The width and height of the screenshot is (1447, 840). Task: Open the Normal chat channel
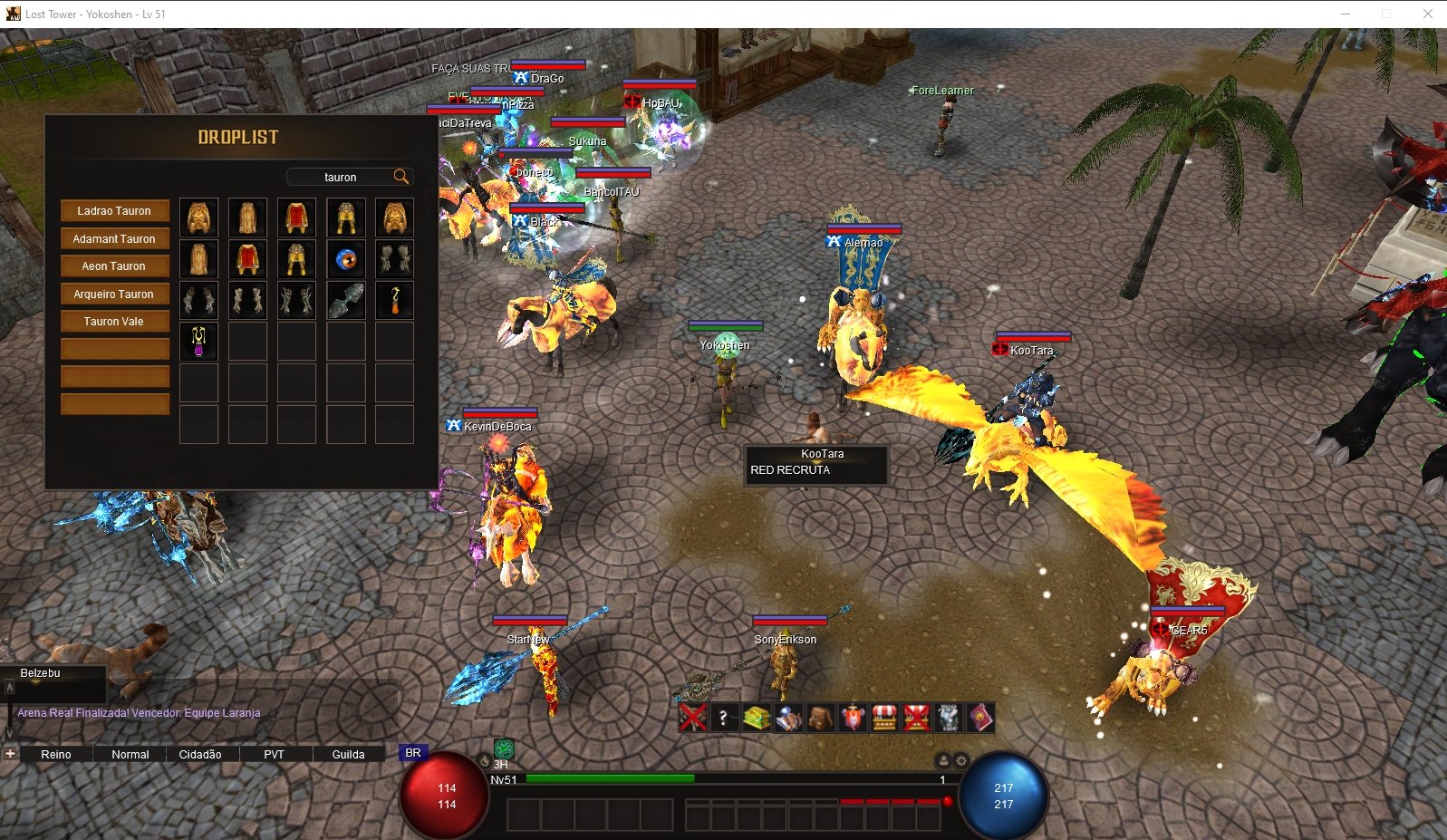coord(130,754)
